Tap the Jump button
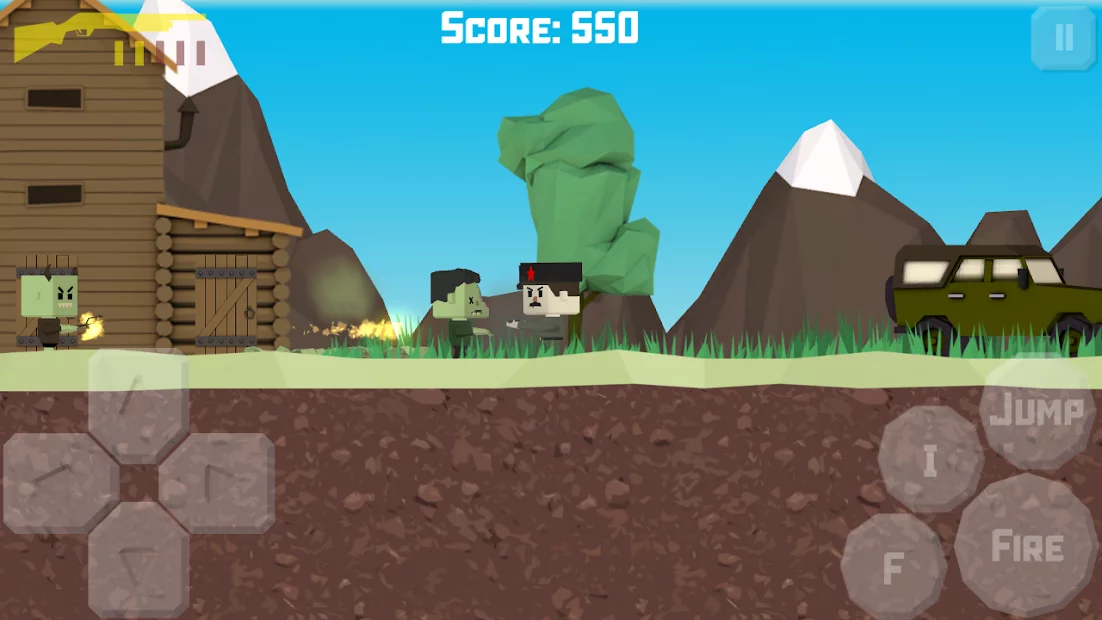The height and width of the screenshot is (620, 1102). tap(1037, 411)
